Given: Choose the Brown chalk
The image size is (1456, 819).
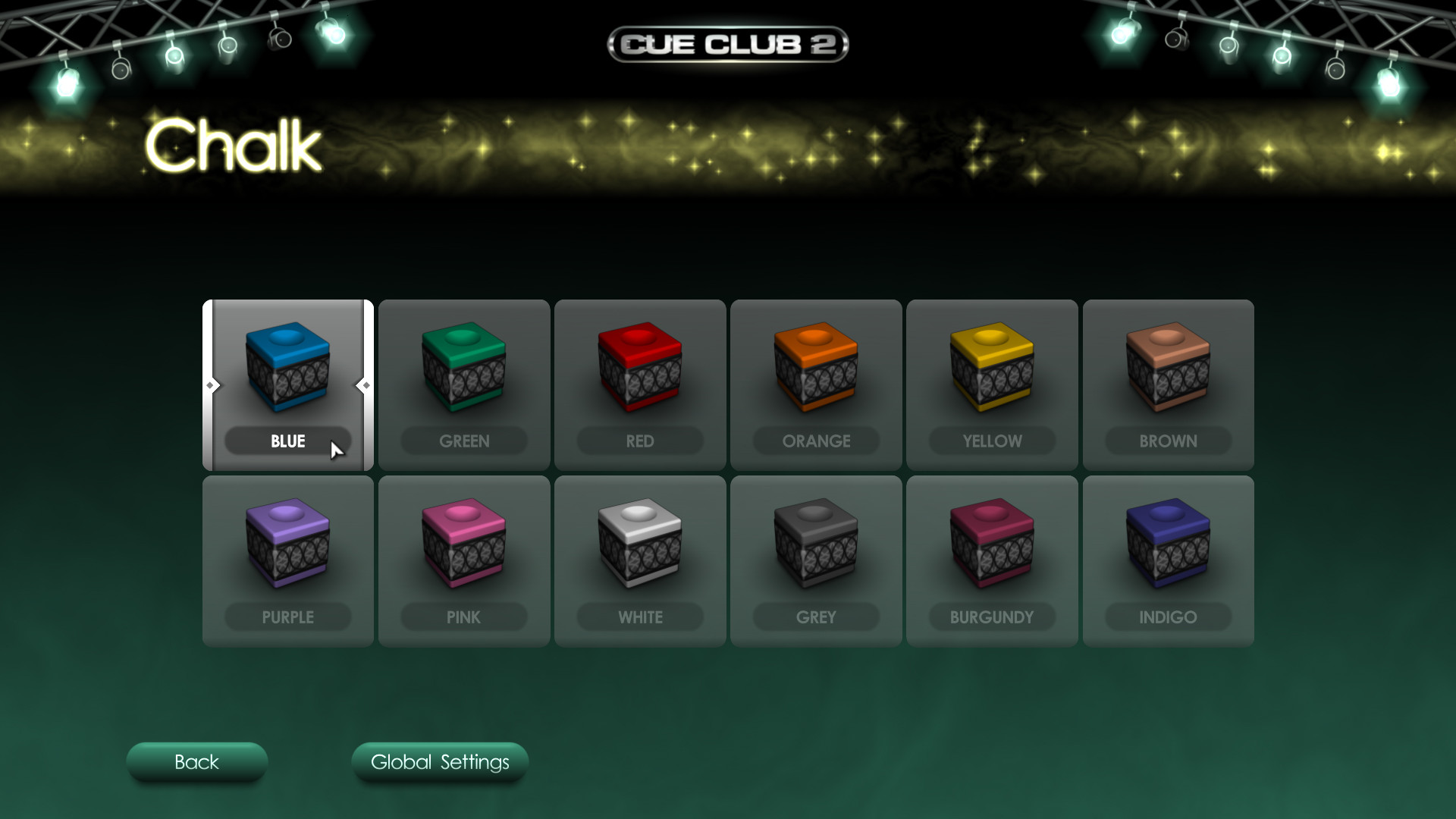Looking at the screenshot, I should (x=1168, y=372).
